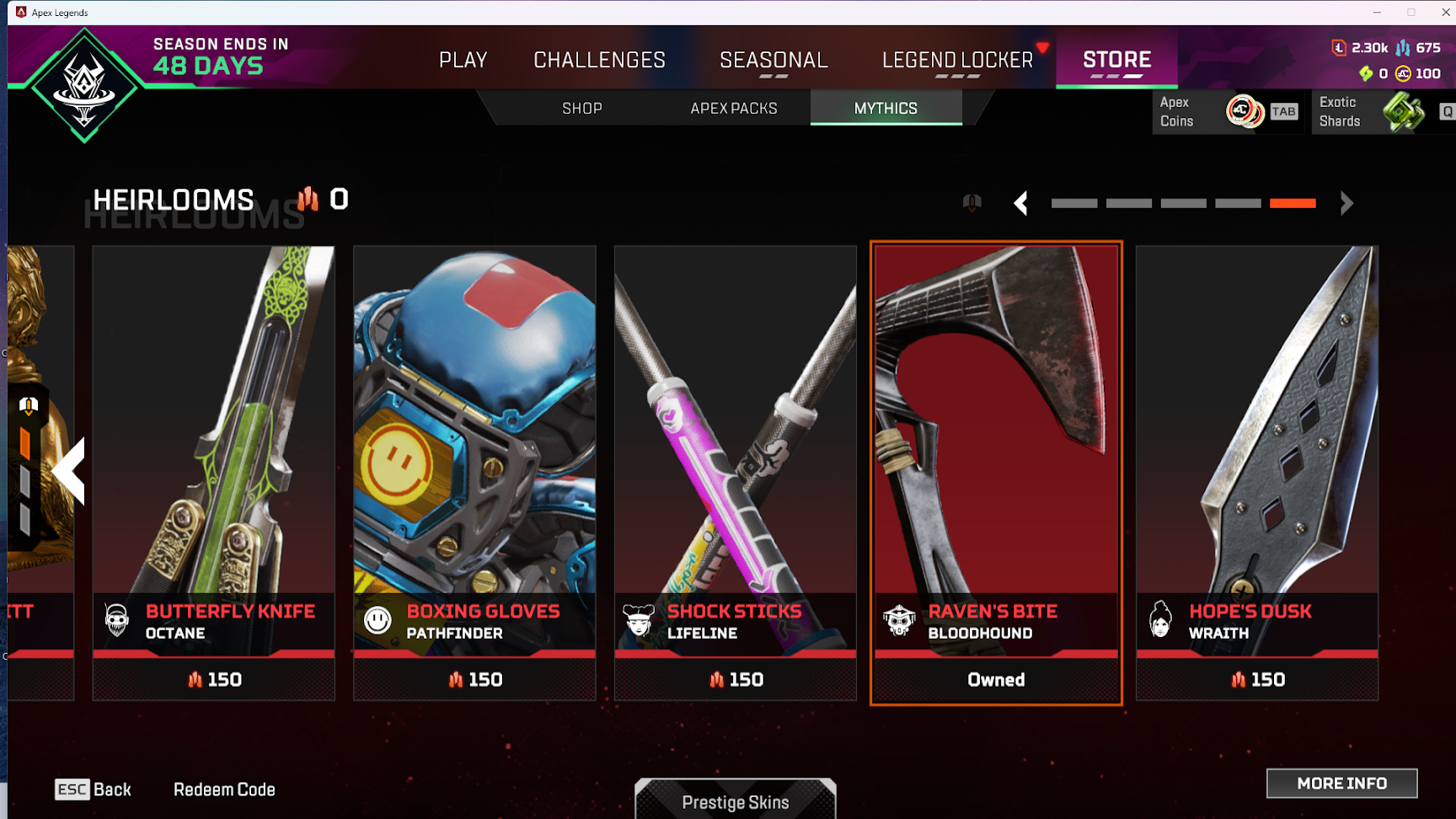Select Wraith's Hope's Dusk heirloom
This screenshot has height=819, width=1456.
pos(1257,472)
